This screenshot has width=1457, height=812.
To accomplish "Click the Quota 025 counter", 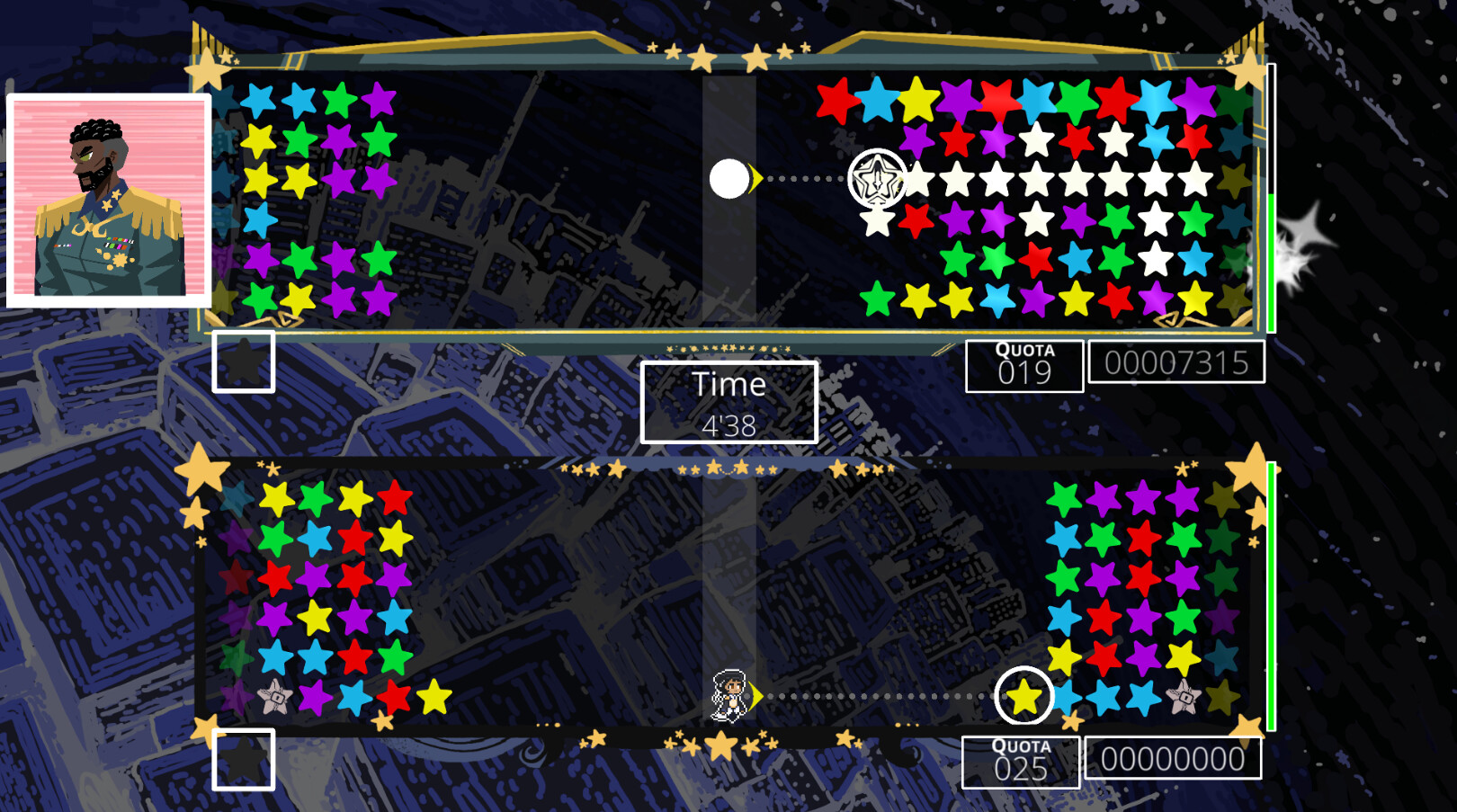I will (1021, 762).
